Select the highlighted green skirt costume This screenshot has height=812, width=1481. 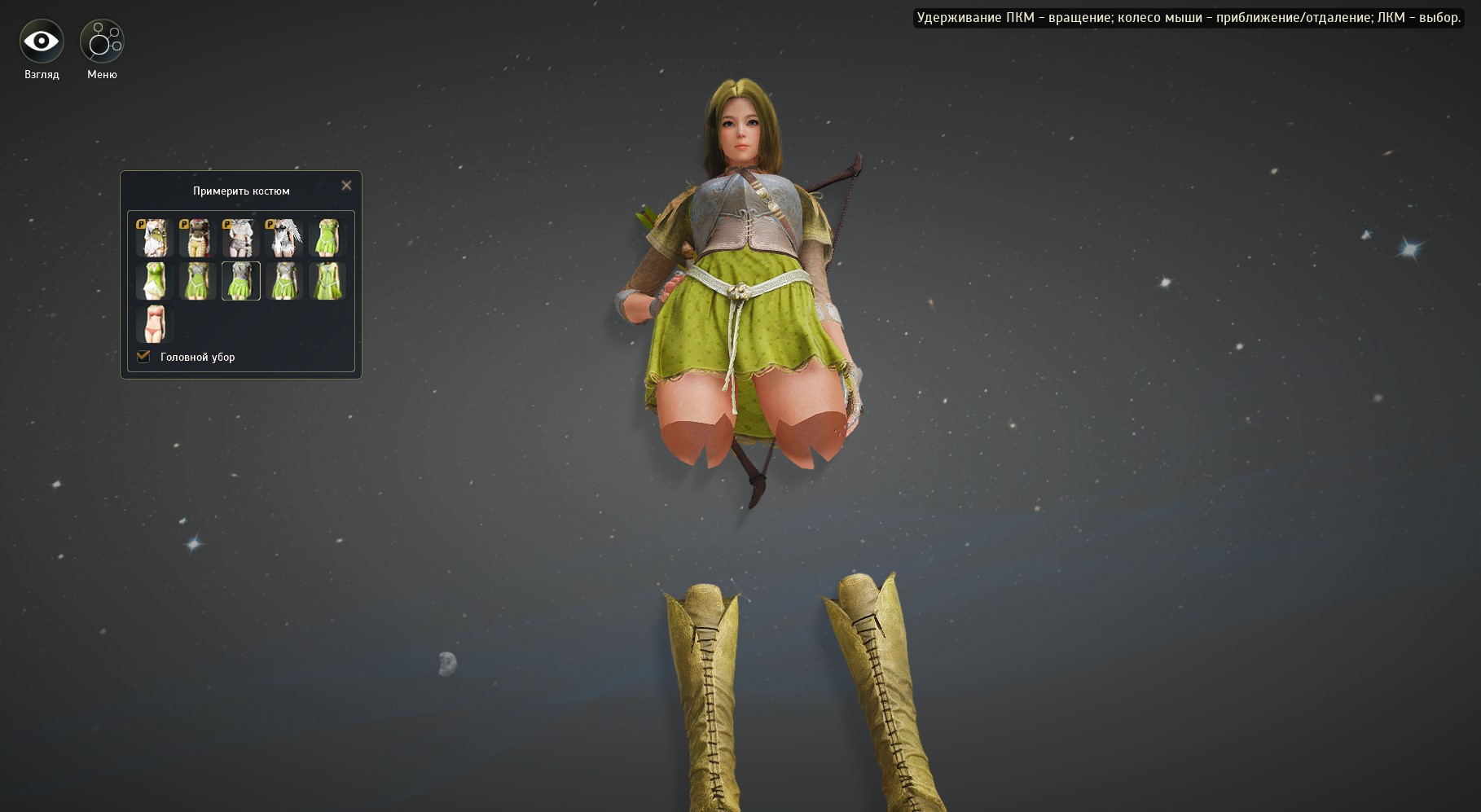click(240, 281)
